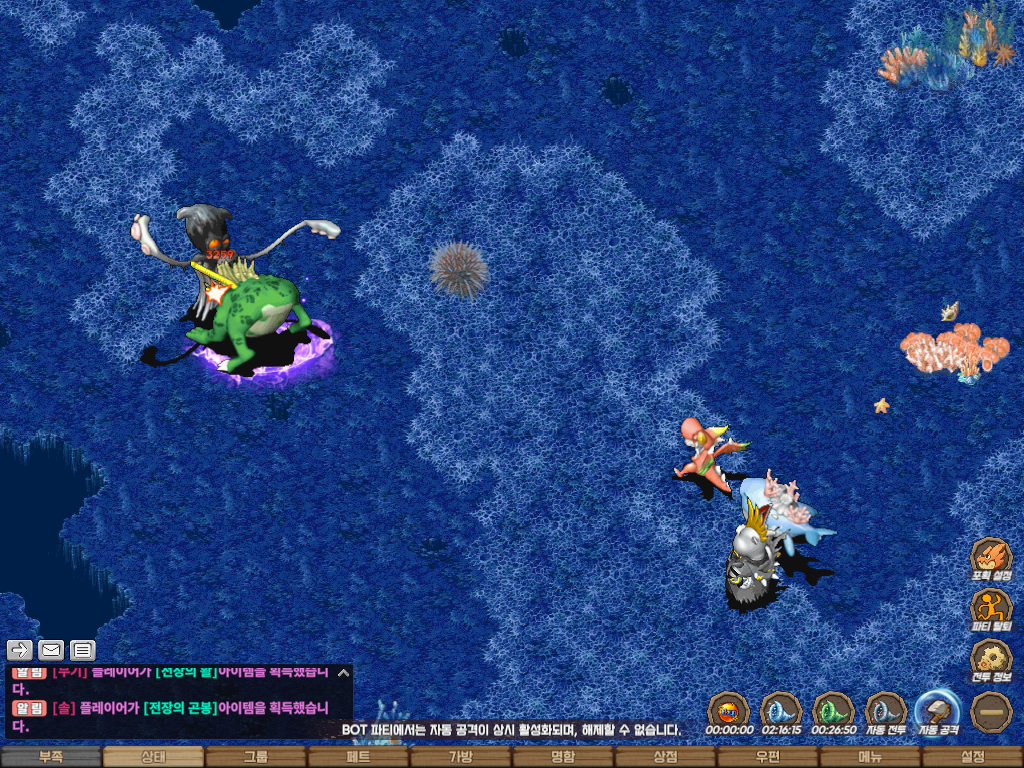The height and width of the screenshot is (768, 1024).
Task: Open the envelope message button above chat
Action: coord(50,650)
